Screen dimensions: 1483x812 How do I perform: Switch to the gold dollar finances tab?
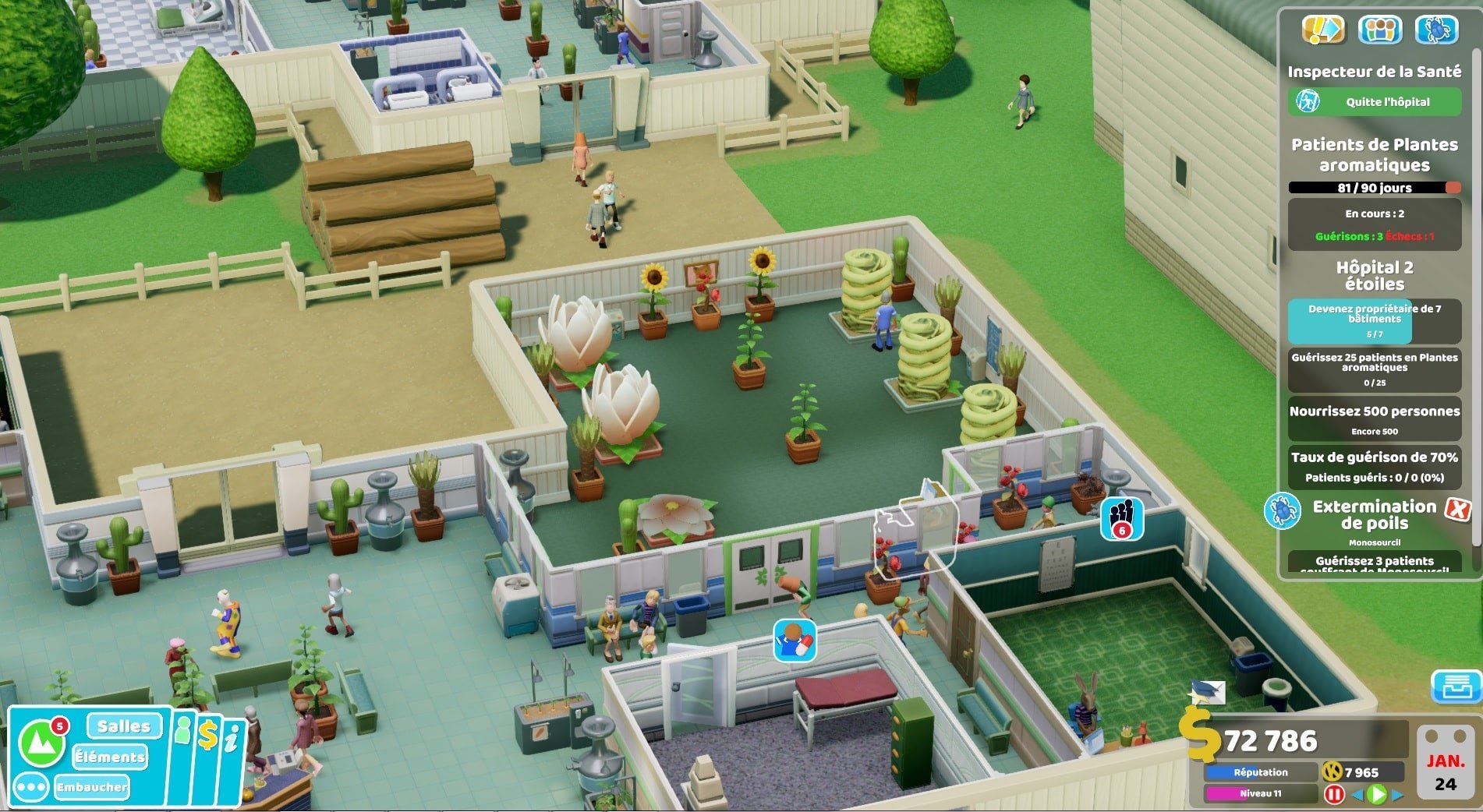click(207, 735)
